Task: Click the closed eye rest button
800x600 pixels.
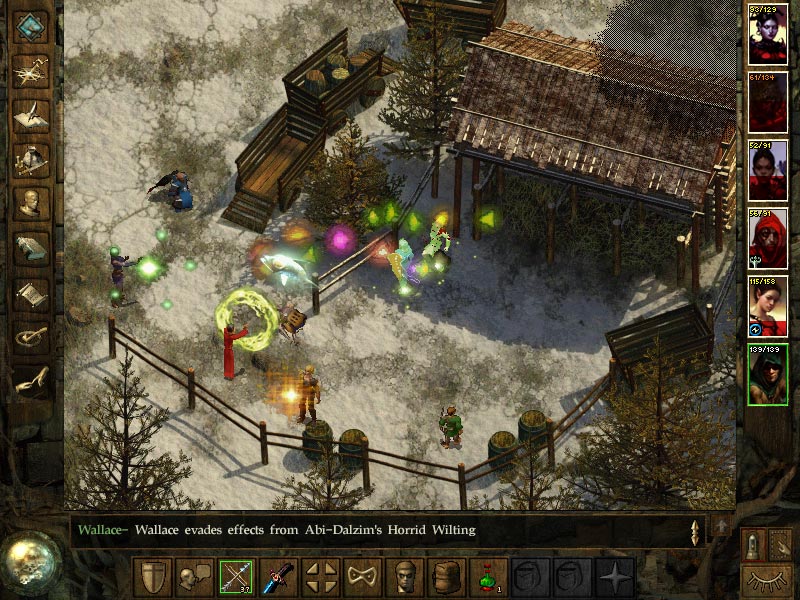Action: click(766, 578)
